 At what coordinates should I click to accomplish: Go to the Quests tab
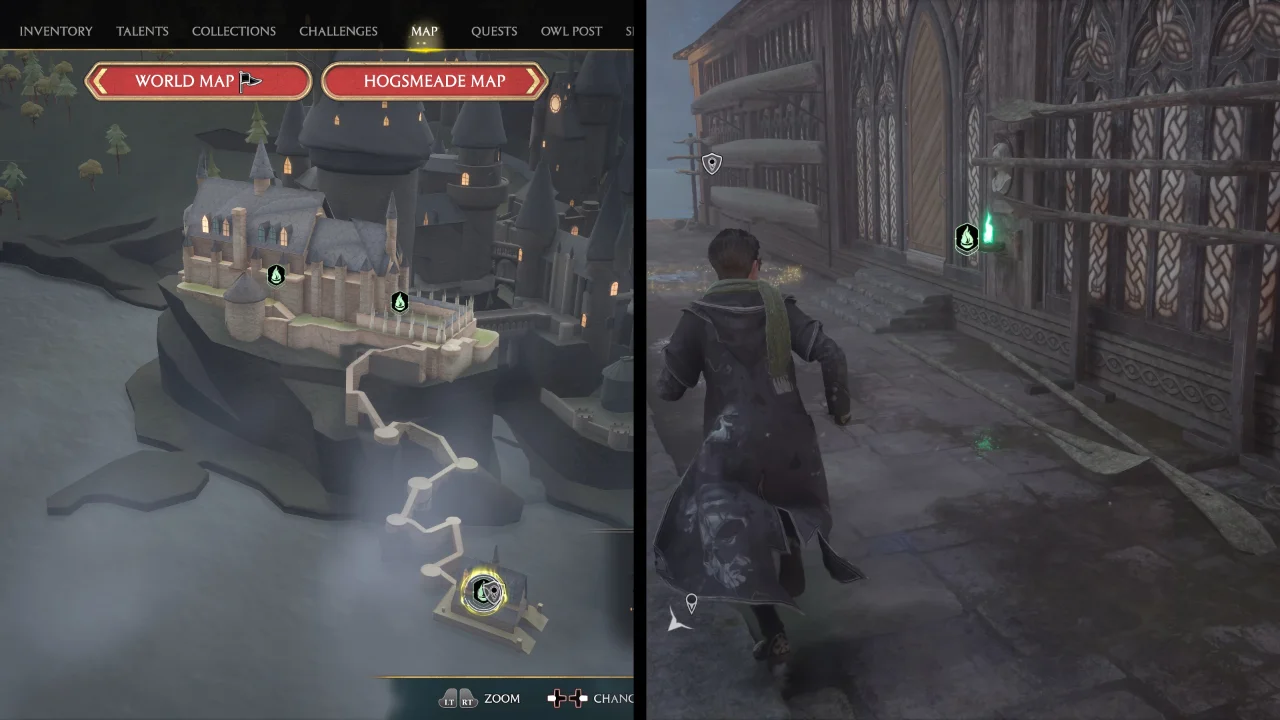tap(494, 31)
